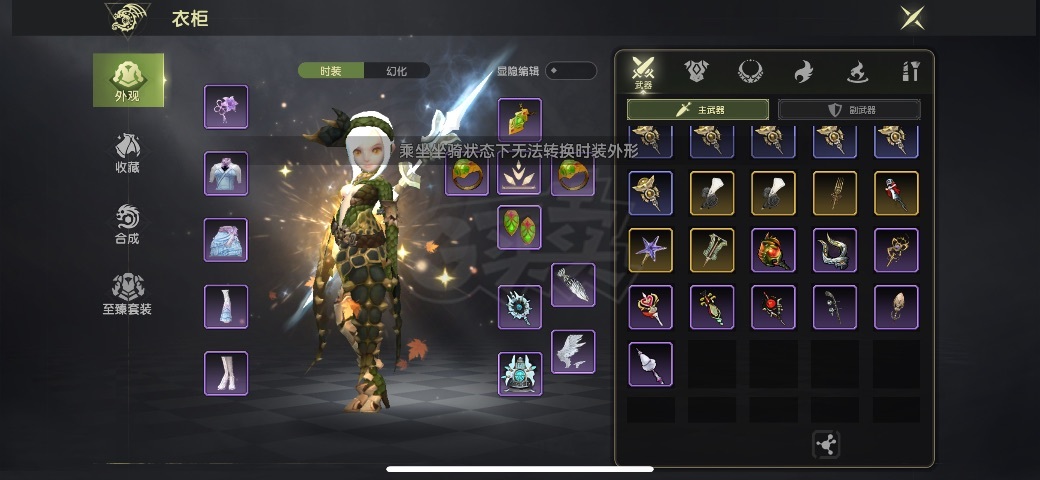Select the purple flower hair accessory slot
Viewport: 1040px width, 480px height.
click(226, 107)
